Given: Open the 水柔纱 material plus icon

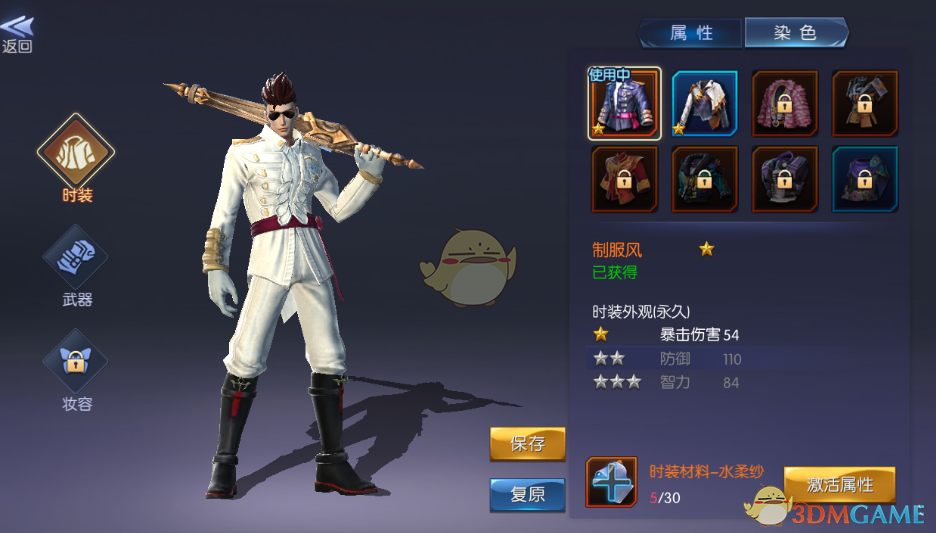Looking at the screenshot, I should 611,482.
